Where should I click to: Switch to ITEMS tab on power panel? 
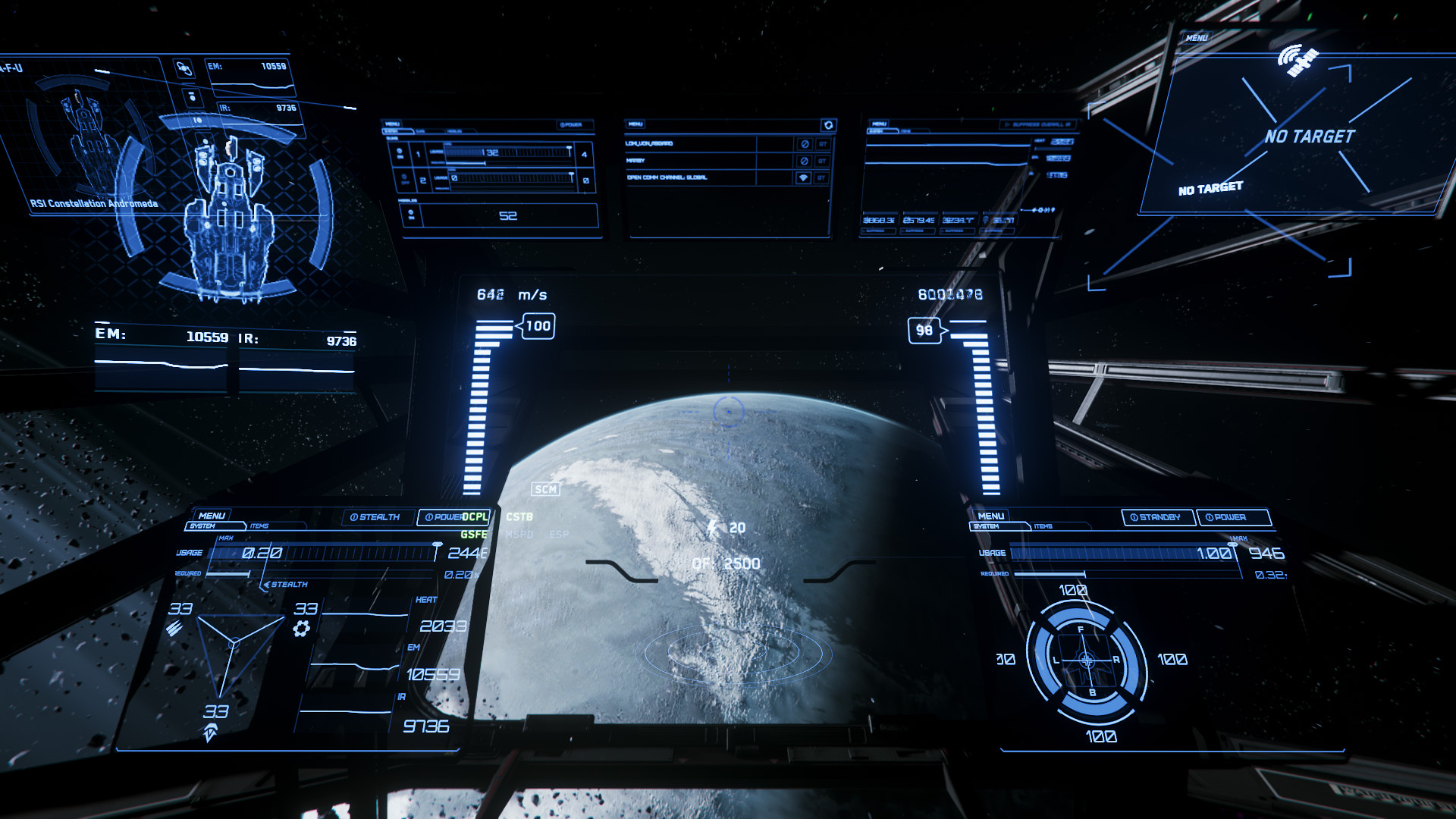point(259,526)
